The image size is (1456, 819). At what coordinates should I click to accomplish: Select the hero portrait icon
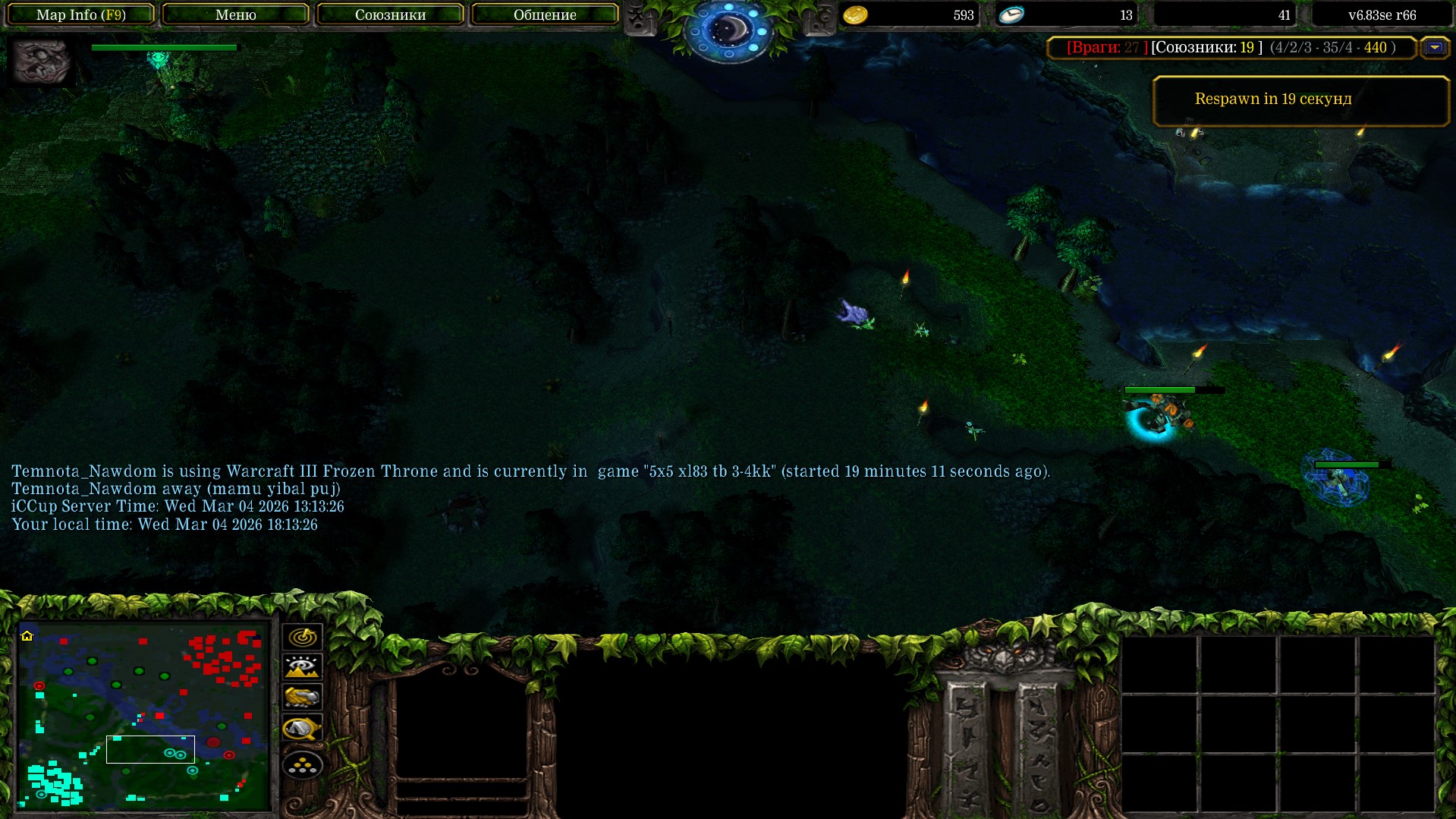click(x=41, y=61)
